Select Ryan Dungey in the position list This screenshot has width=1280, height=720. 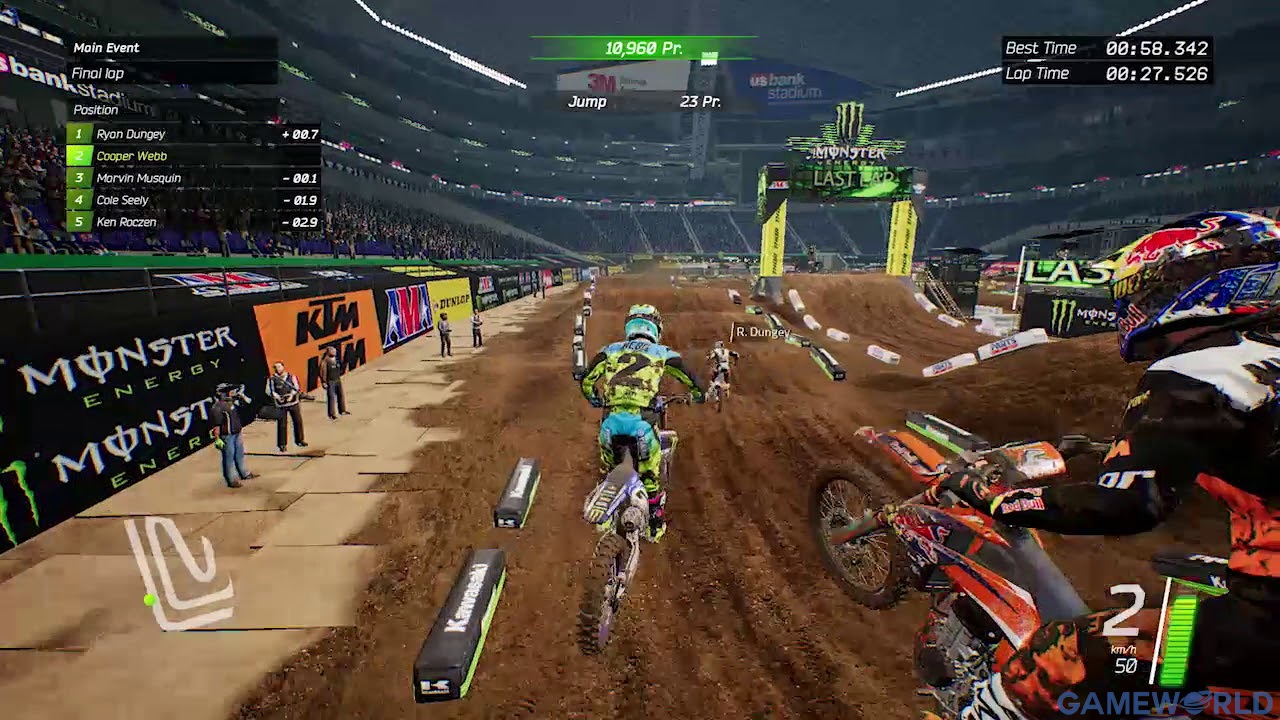tap(193, 134)
